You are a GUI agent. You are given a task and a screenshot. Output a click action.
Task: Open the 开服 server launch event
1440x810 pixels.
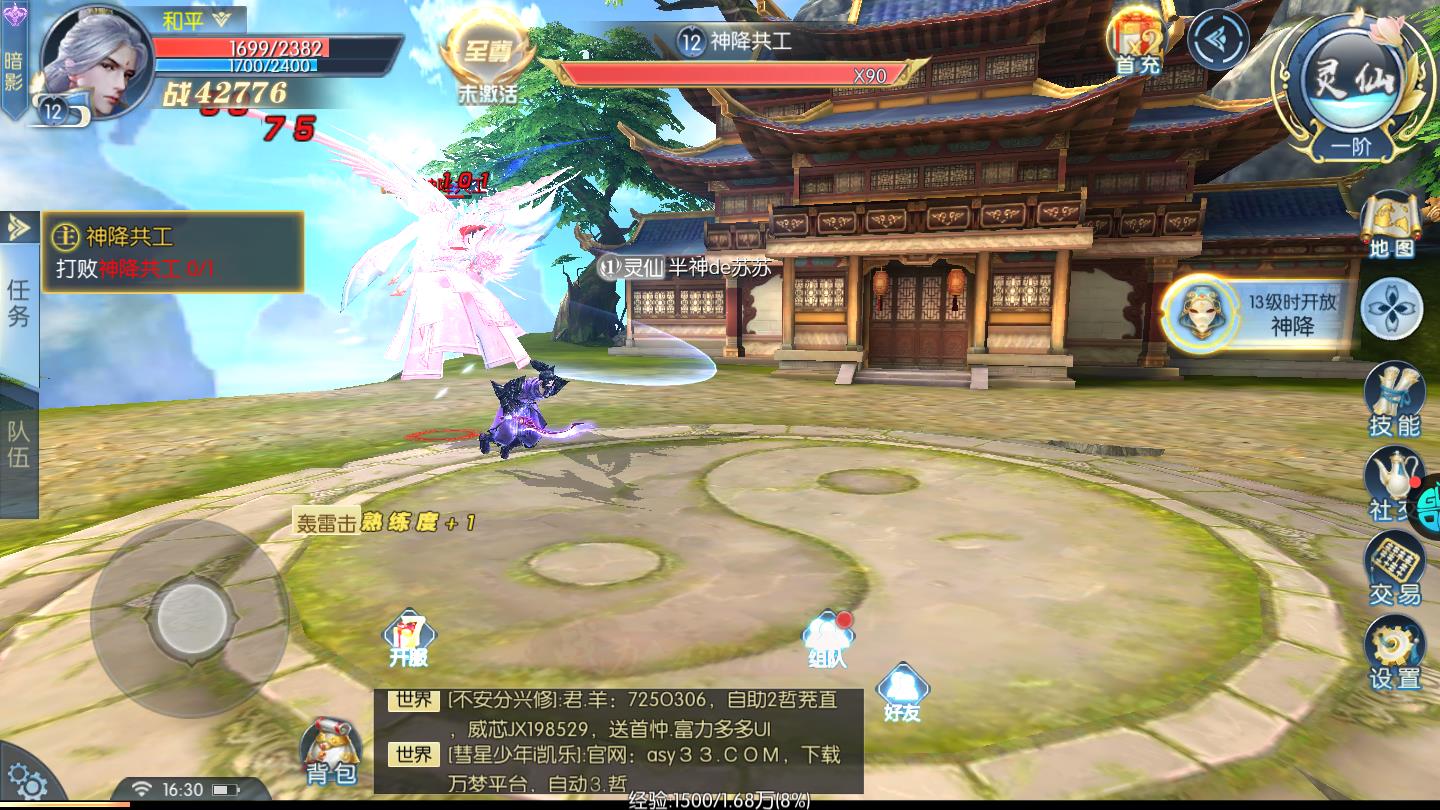coord(409,638)
